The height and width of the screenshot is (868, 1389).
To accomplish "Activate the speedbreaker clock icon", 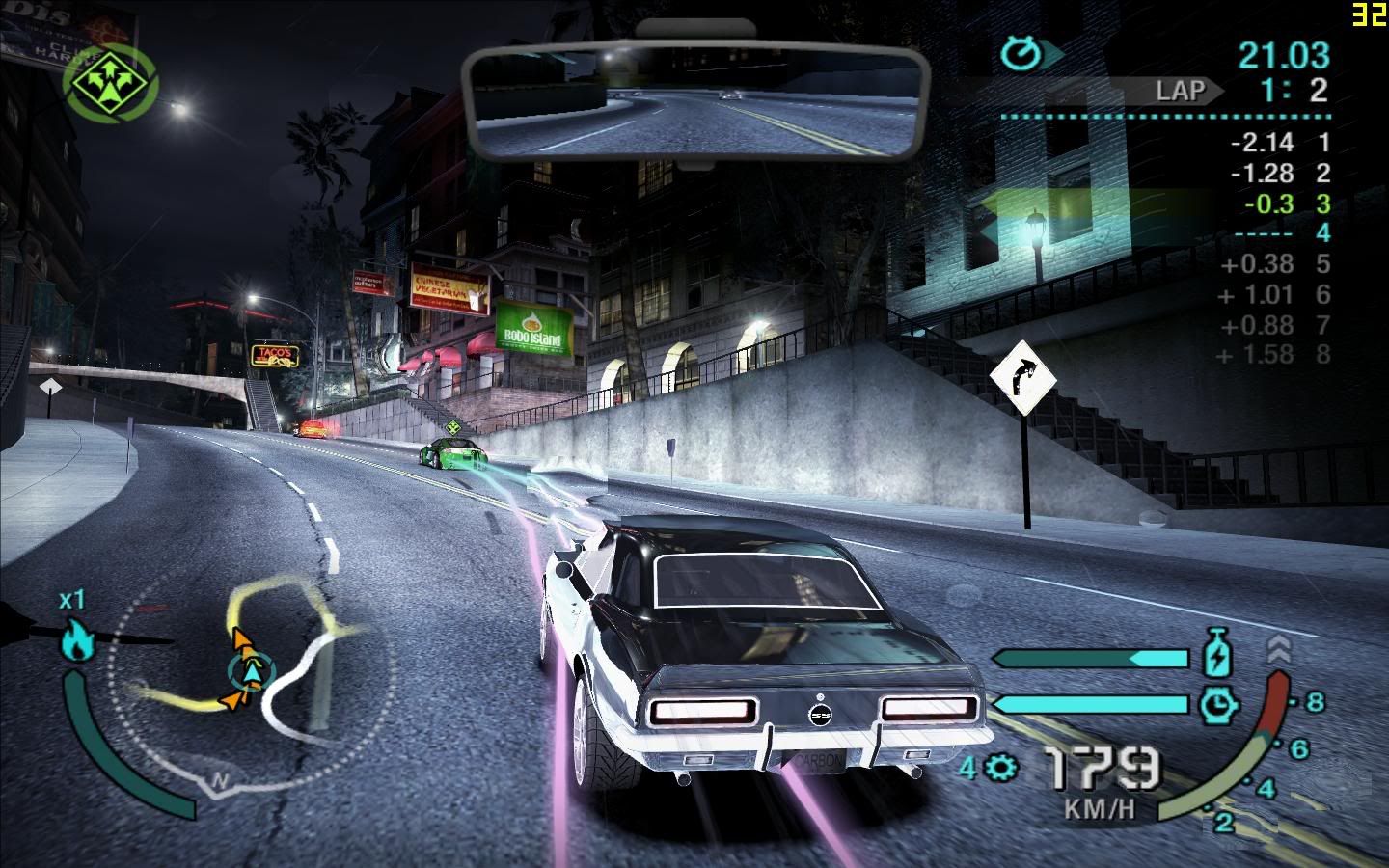I will (1219, 705).
